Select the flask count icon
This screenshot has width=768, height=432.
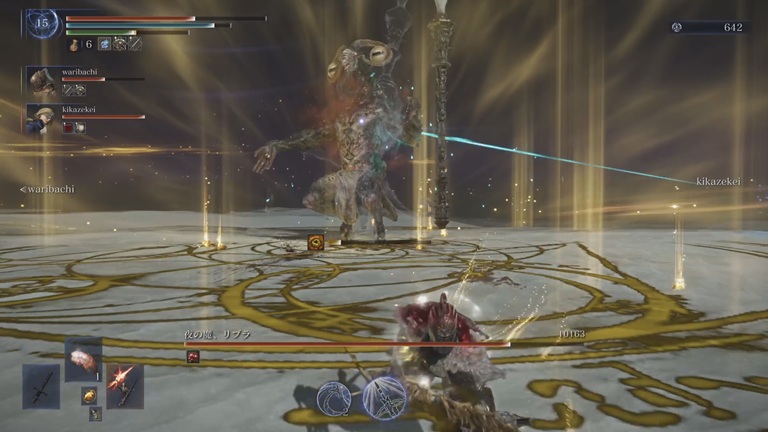(74, 44)
